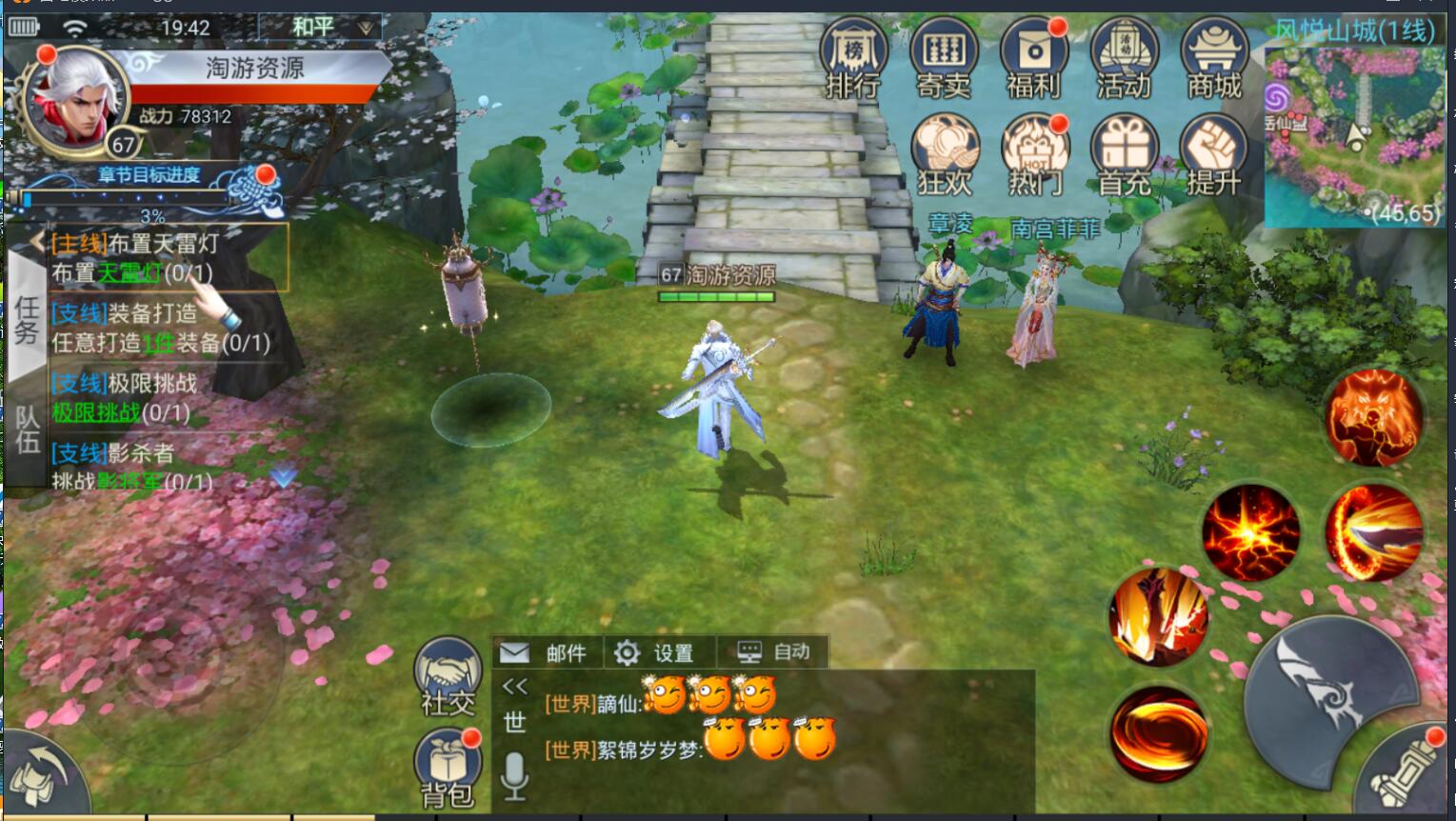Open the 社交 social menu
The height and width of the screenshot is (821, 1456).
pos(448,674)
